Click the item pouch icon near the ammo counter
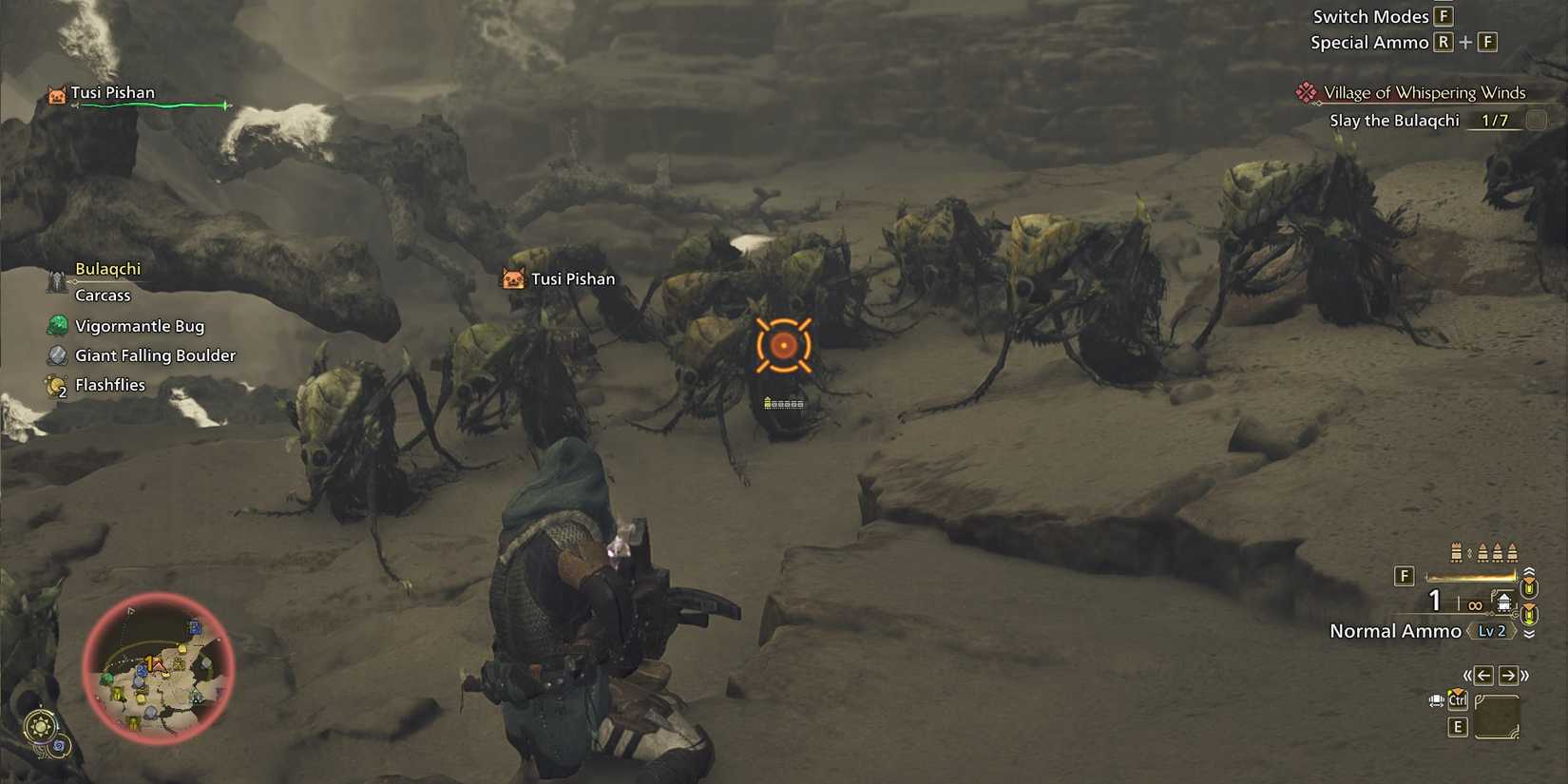This screenshot has height=784, width=1568. click(1504, 601)
